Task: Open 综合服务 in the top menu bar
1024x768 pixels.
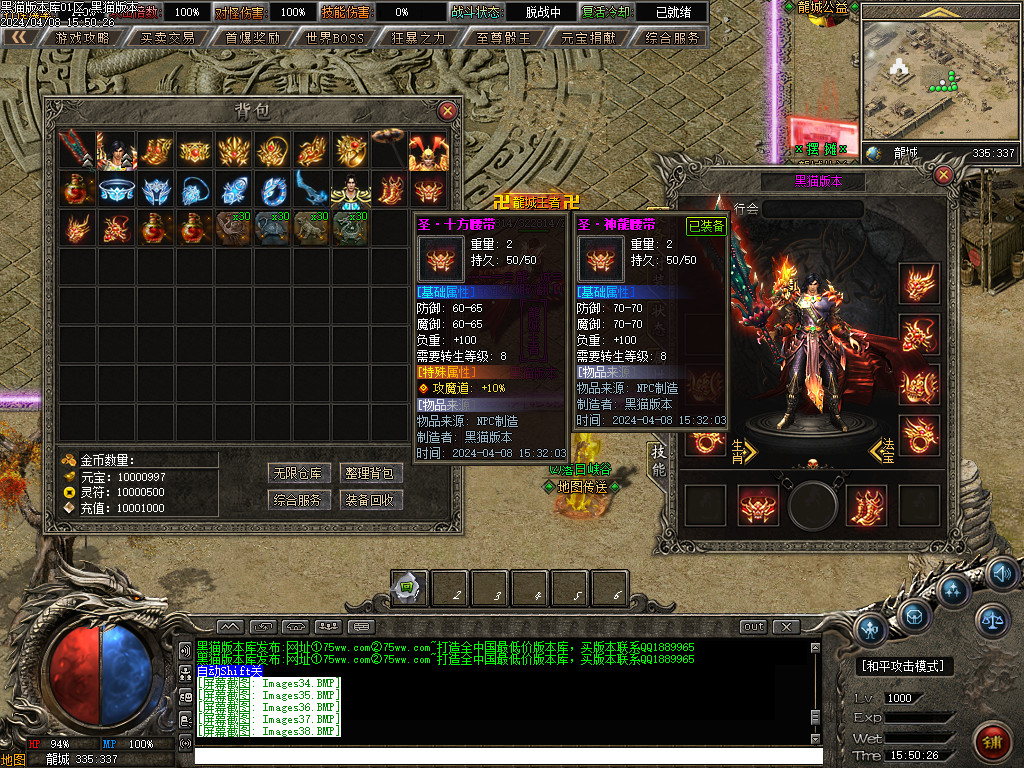Action: 672,38
